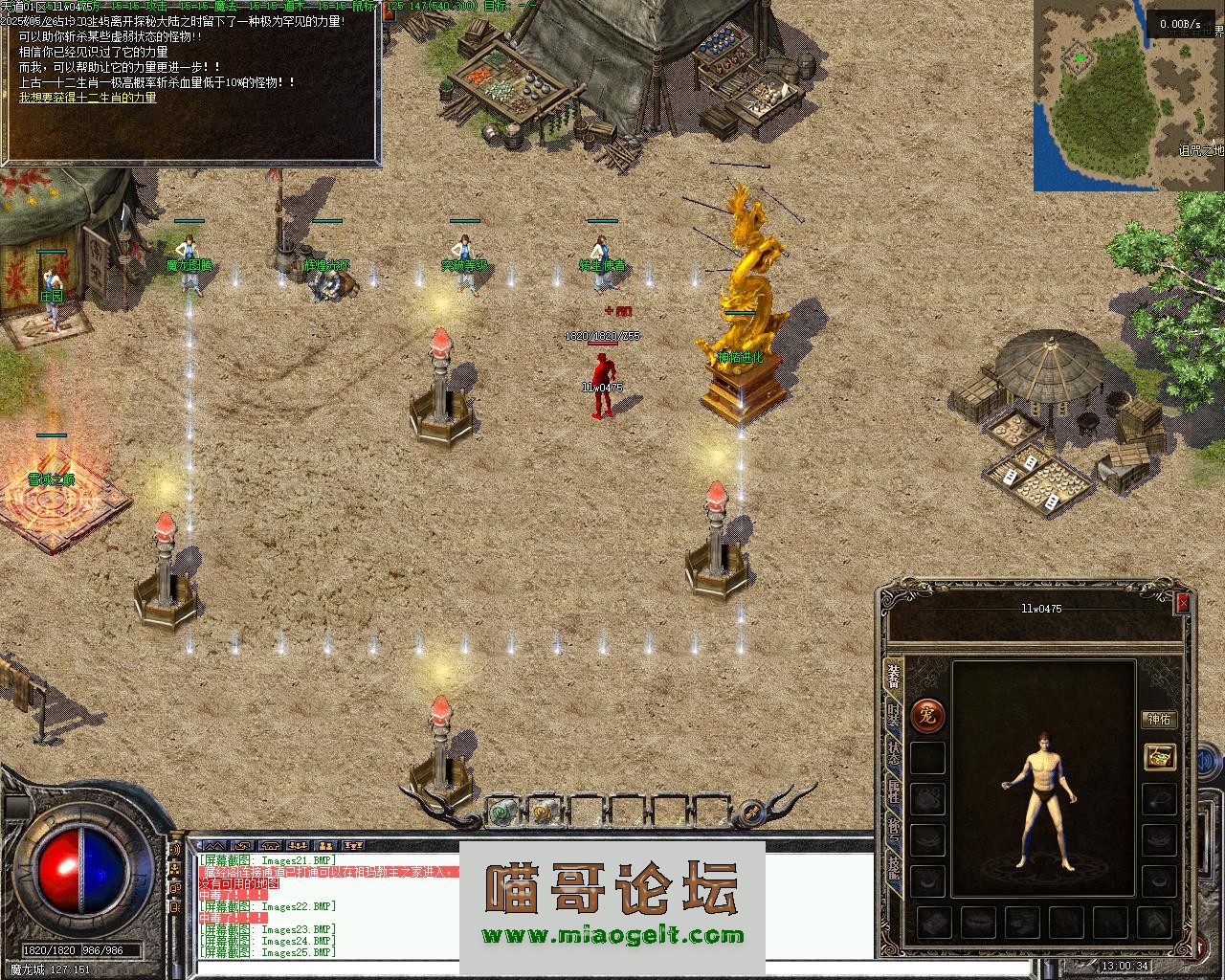1225x980 pixels.
Task: Select the 装备 equipment tab
Action: coord(893,675)
